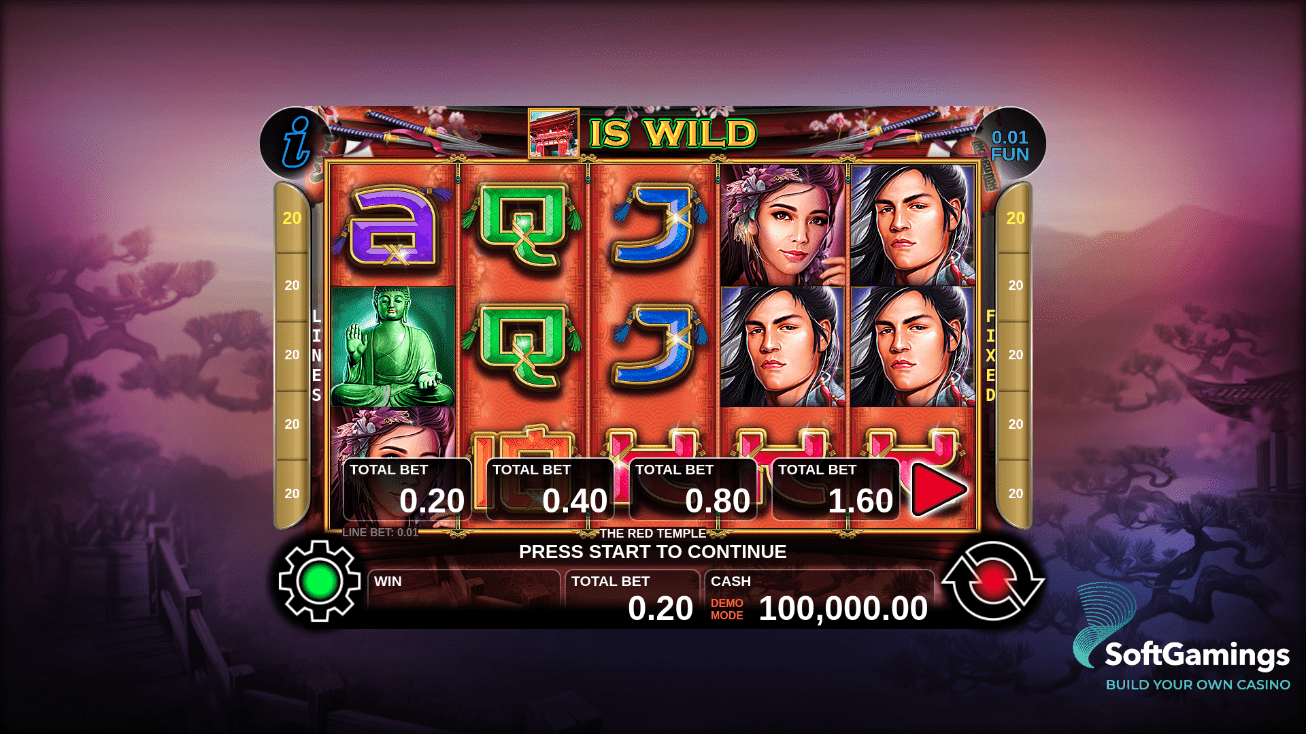This screenshot has width=1306, height=734.
Task: Pick the 1.60 total bet option
Action: coord(836,489)
